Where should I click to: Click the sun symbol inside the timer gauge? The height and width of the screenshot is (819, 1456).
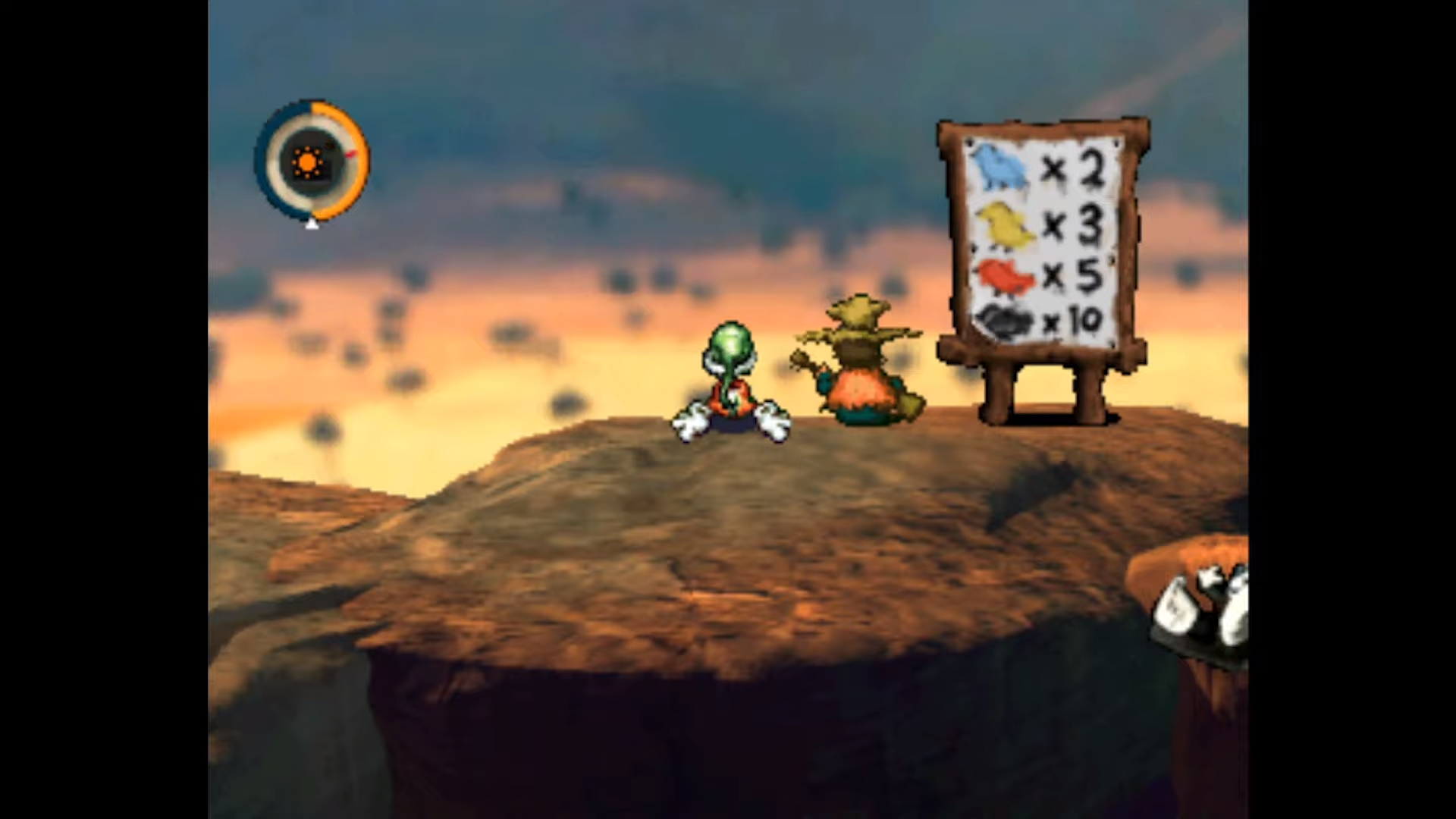point(307,163)
